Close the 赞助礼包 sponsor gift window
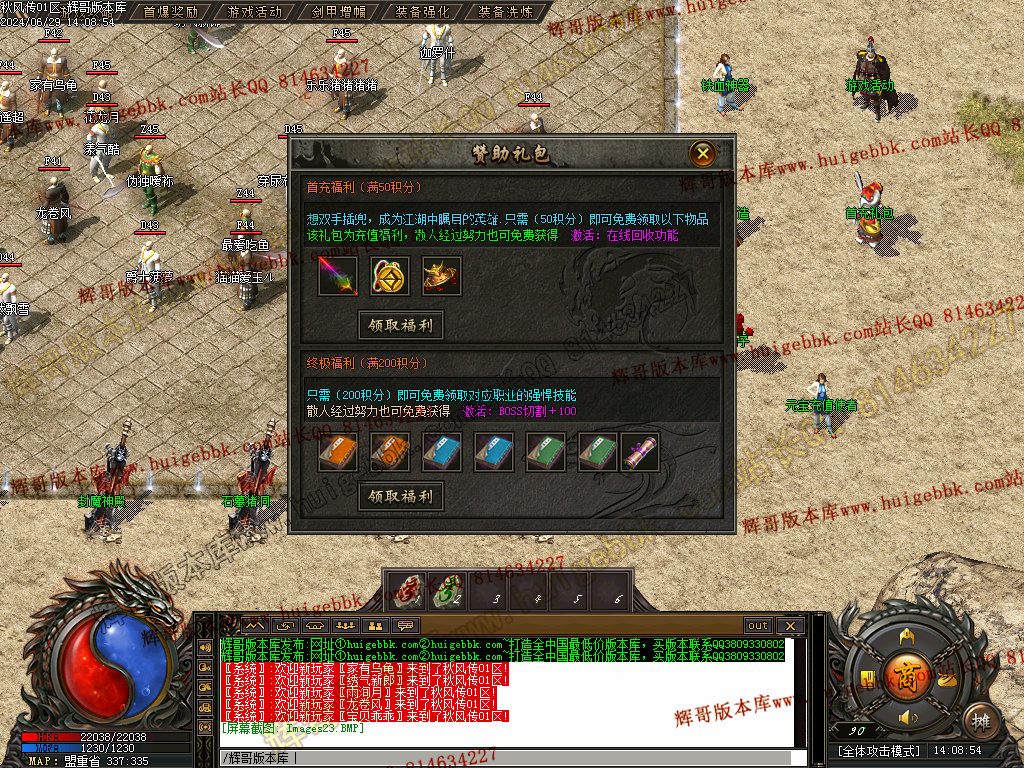 (703, 153)
